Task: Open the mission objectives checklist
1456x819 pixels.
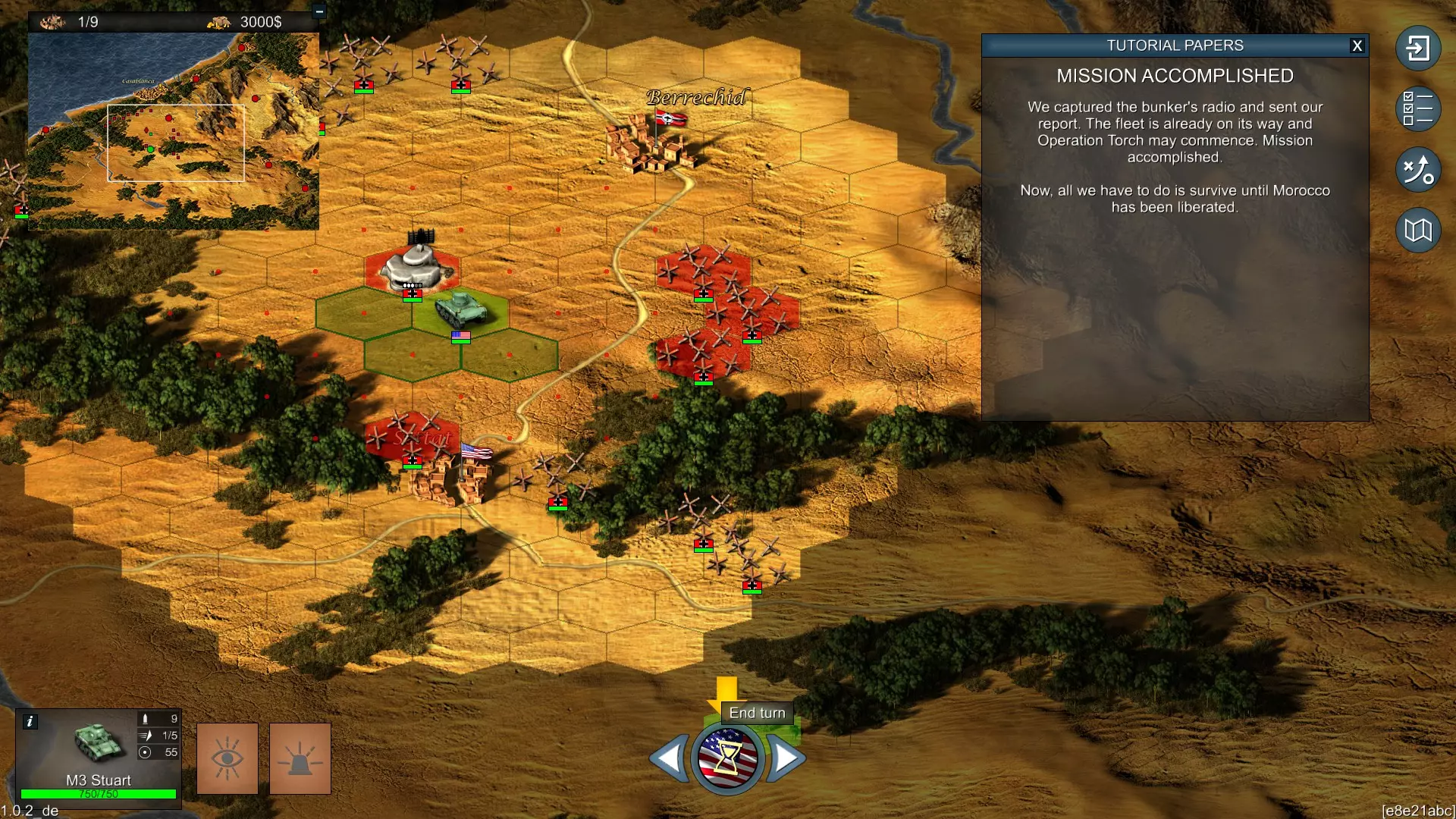Action: (x=1417, y=108)
